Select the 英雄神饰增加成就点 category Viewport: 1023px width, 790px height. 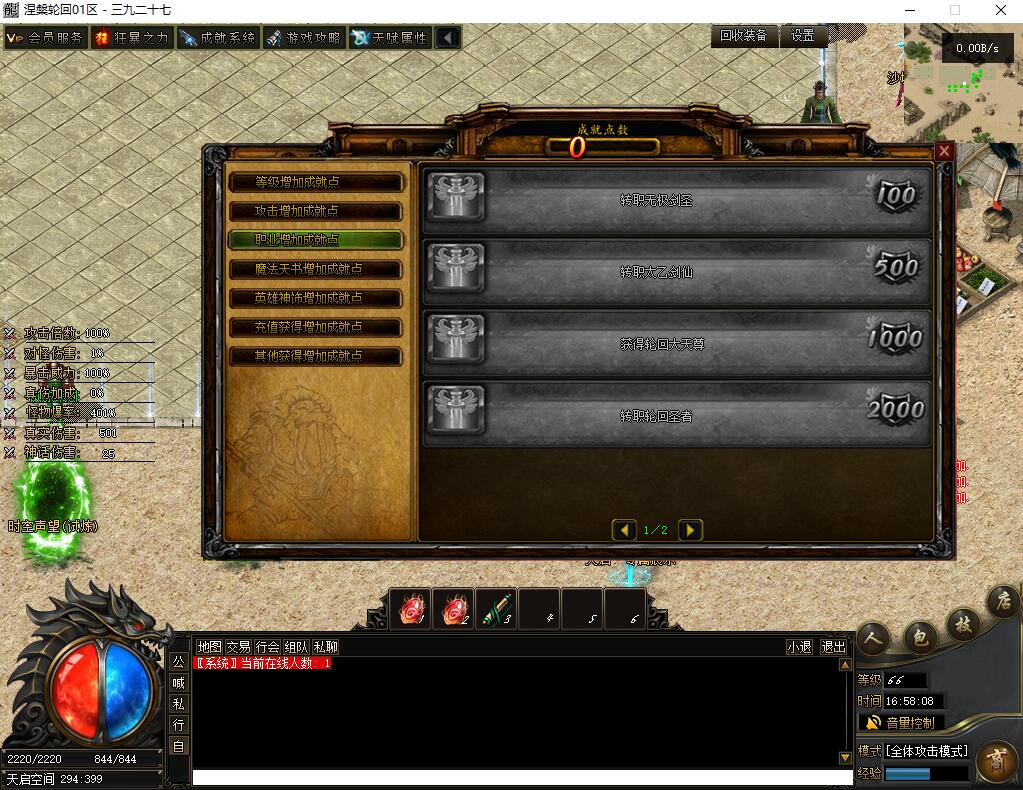click(315, 298)
